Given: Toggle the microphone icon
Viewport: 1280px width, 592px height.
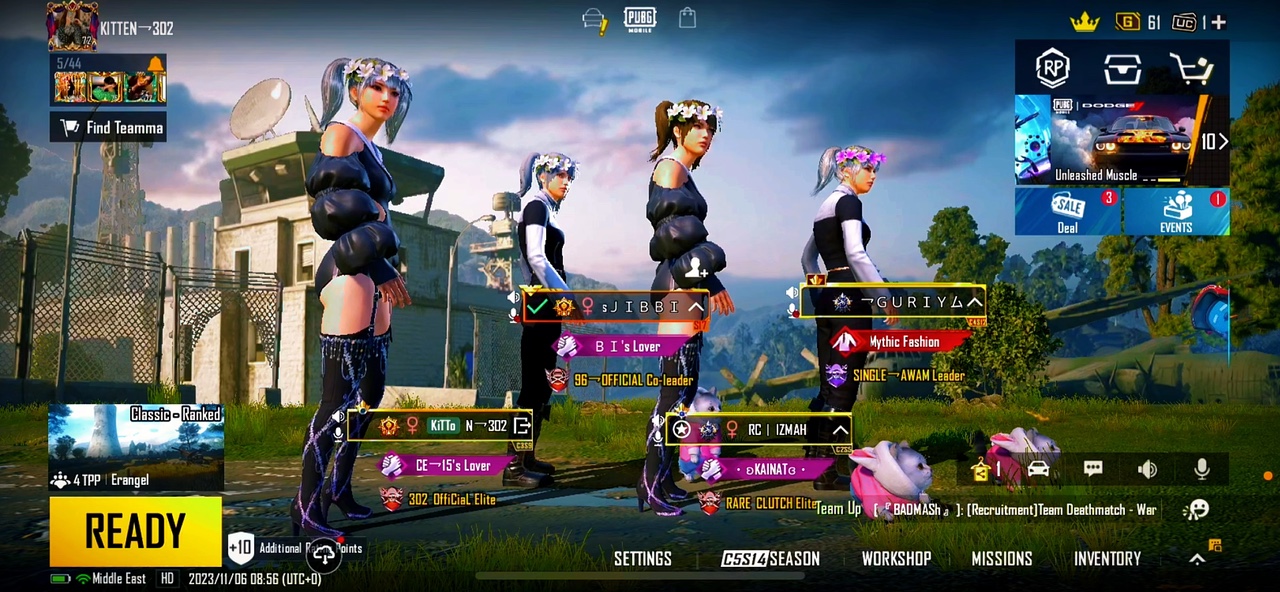Looking at the screenshot, I should click(x=1202, y=469).
